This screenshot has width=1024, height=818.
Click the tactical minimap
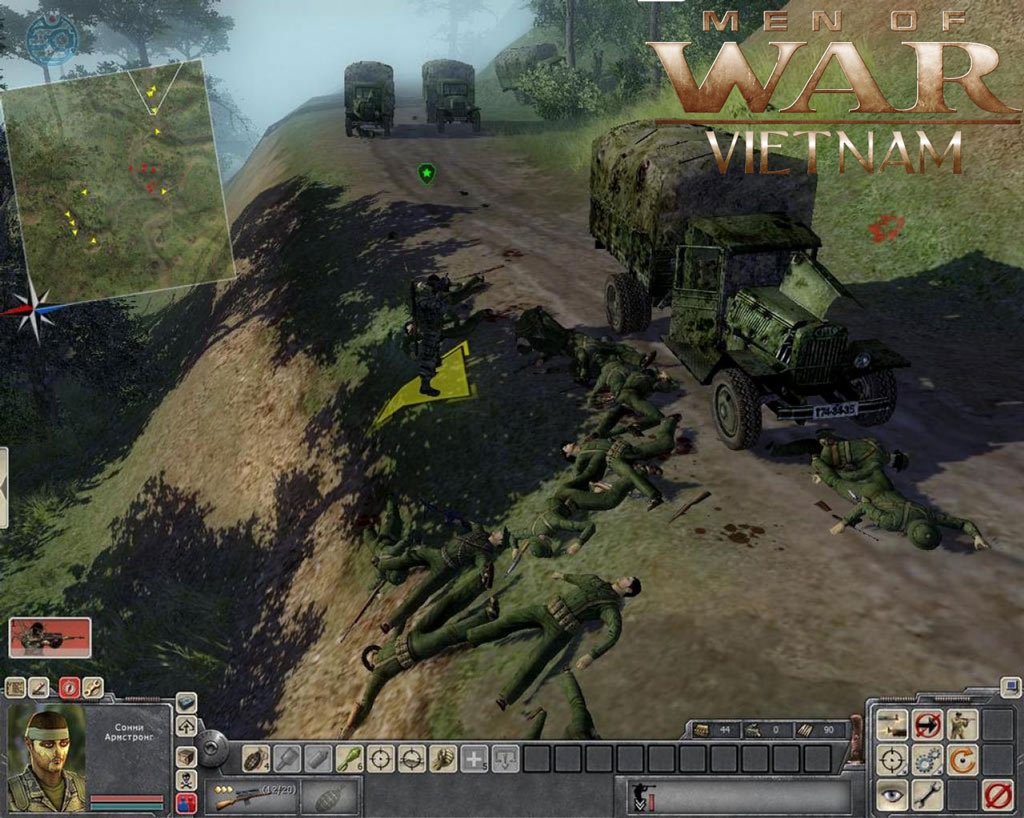pos(118,180)
